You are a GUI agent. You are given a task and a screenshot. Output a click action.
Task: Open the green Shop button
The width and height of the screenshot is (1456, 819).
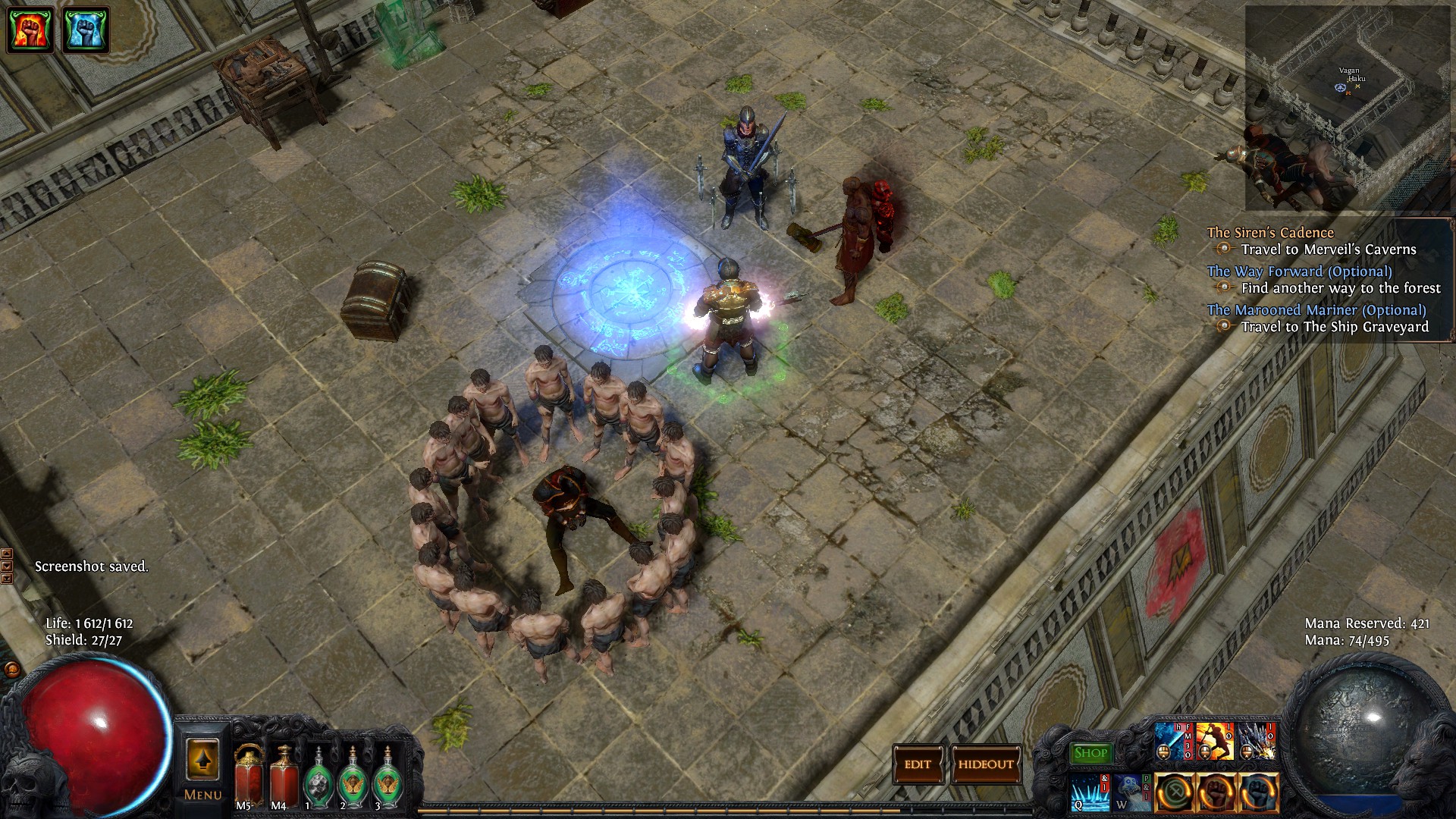(x=1090, y=753)
